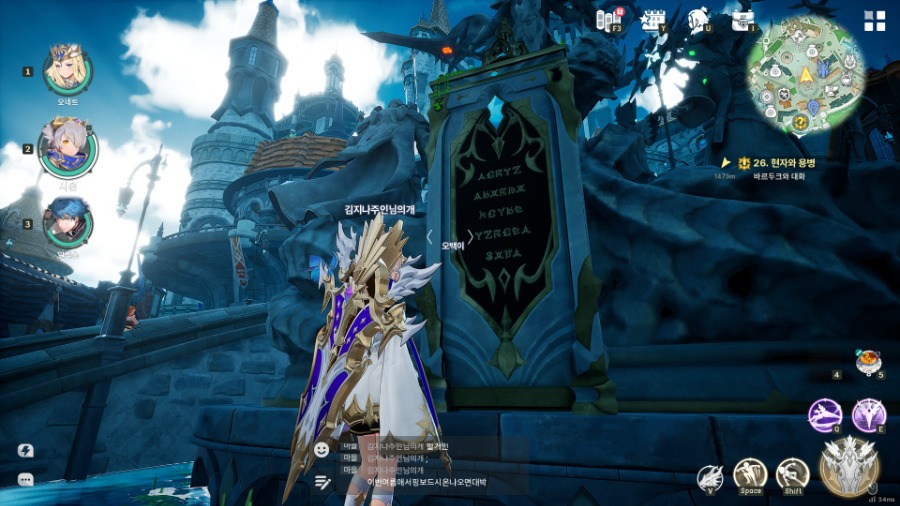900x506 pixels.
Task: Switch to the blonde crowned party member
Action: tap(67, 70)
